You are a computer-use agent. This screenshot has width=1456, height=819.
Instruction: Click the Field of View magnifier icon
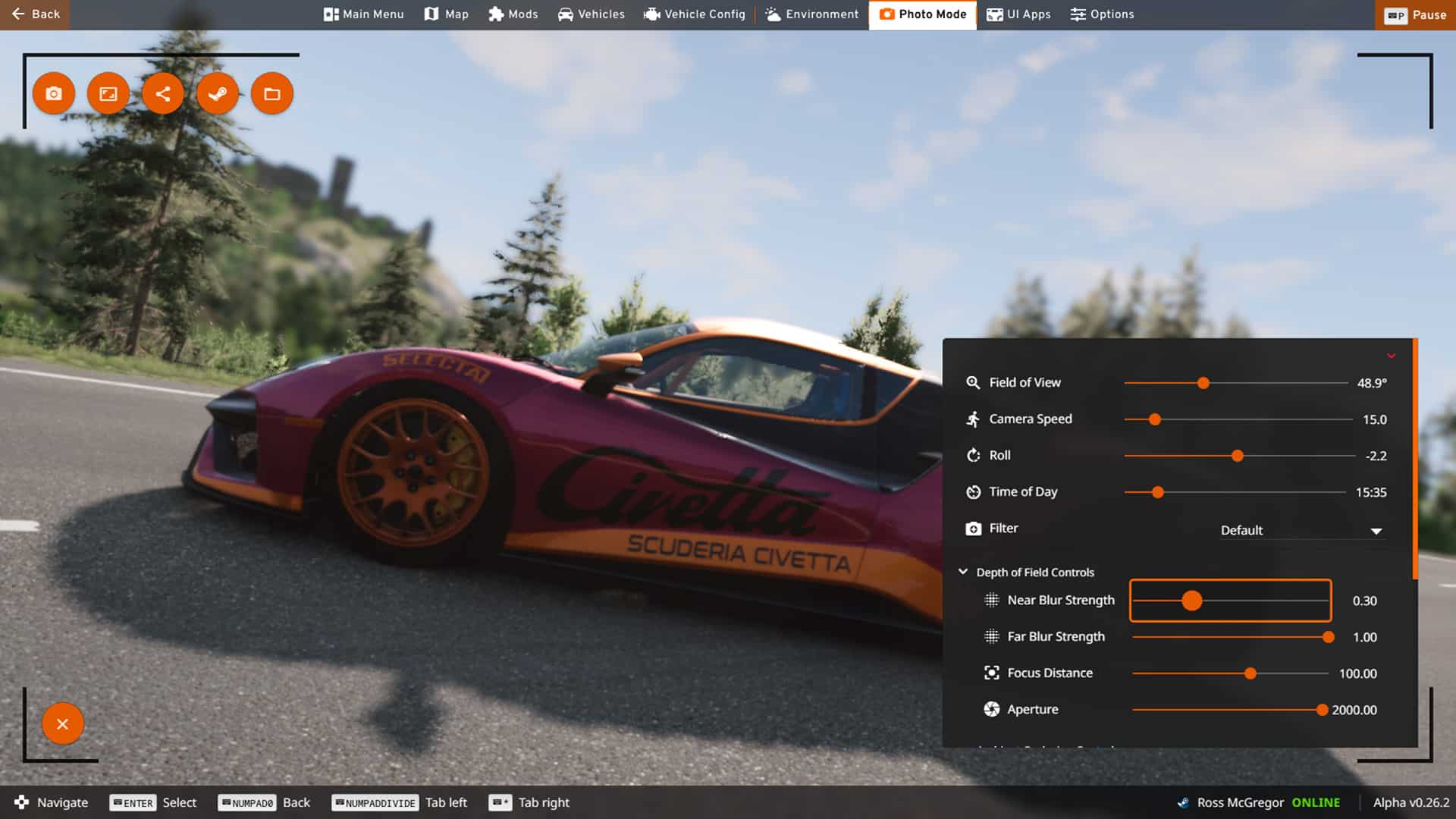pyautogui.click(x=972, y=383)
